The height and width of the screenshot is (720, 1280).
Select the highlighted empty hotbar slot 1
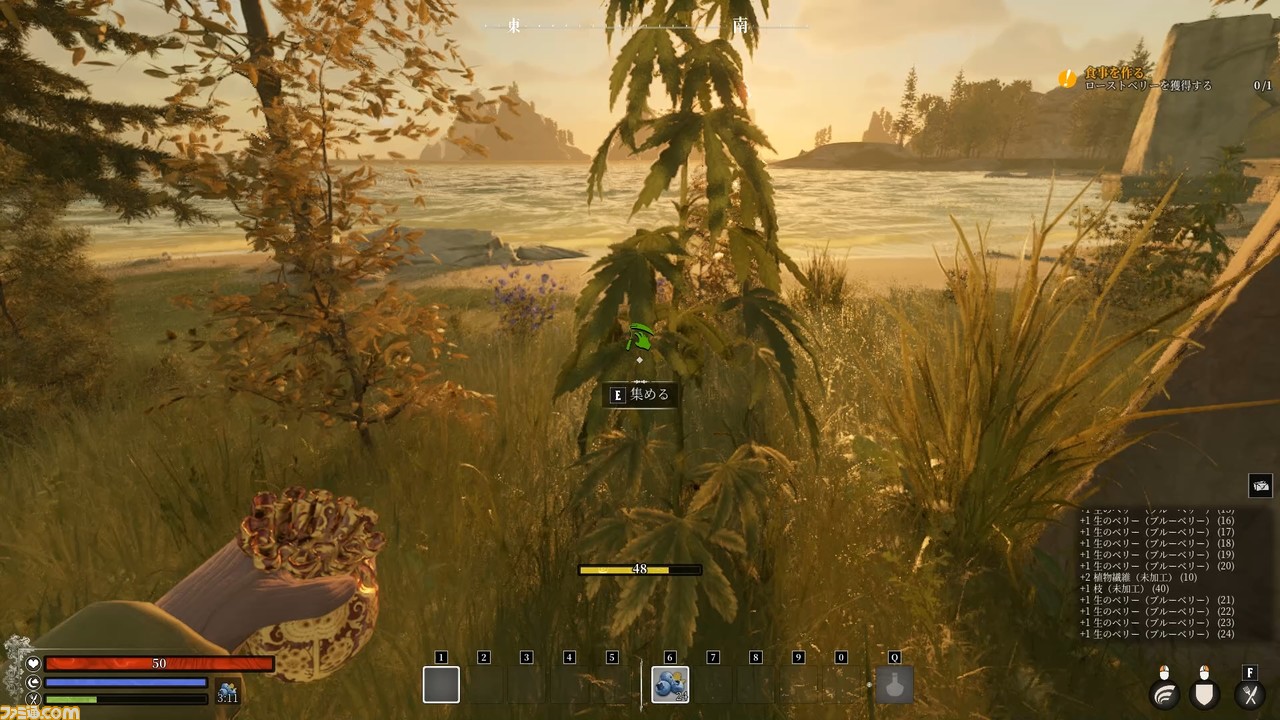coord(441,685)
